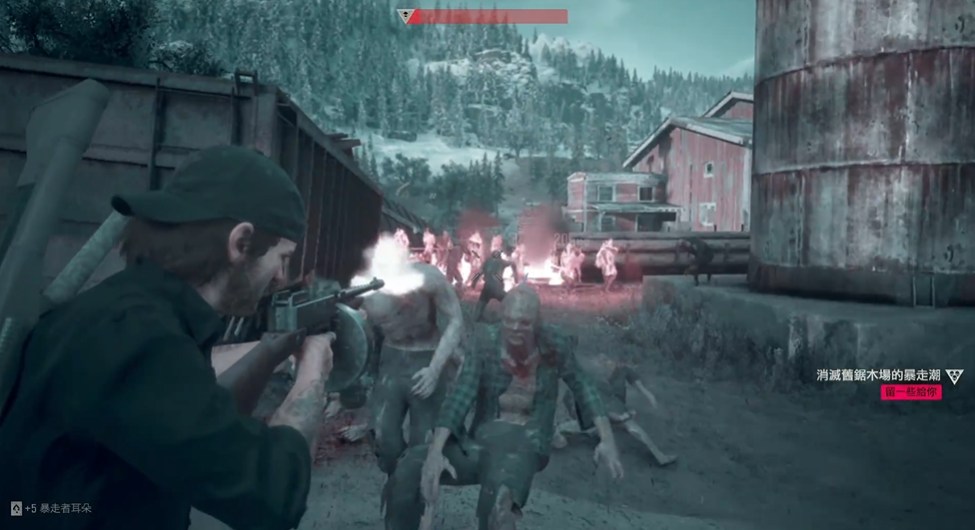Click the horde icon beside the red bar
The height and width of the screenshot is (530, 975).
[405, 16]
